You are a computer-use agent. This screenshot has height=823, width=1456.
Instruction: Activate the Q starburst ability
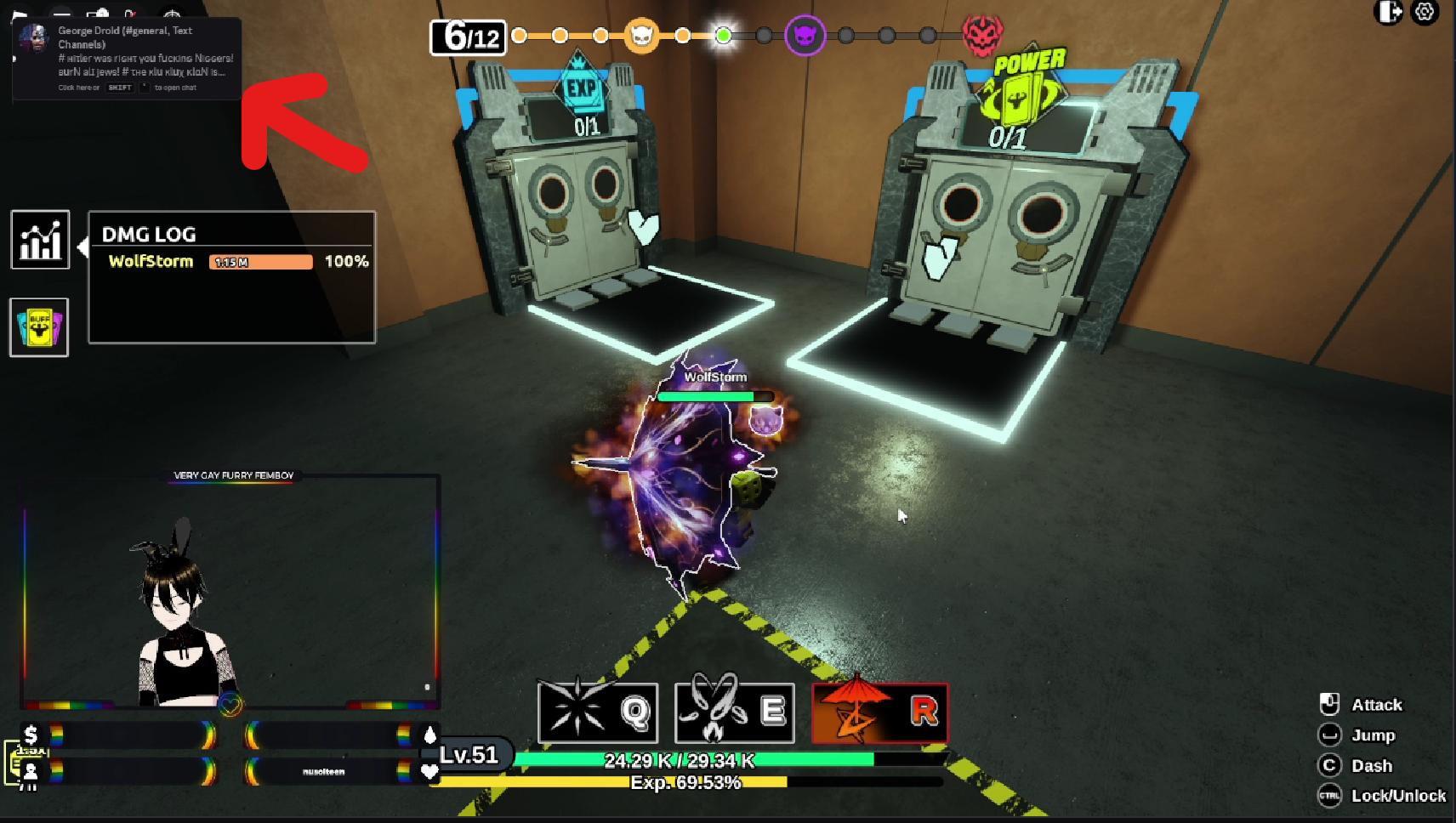pyautogui.click(x=598, y=712)
